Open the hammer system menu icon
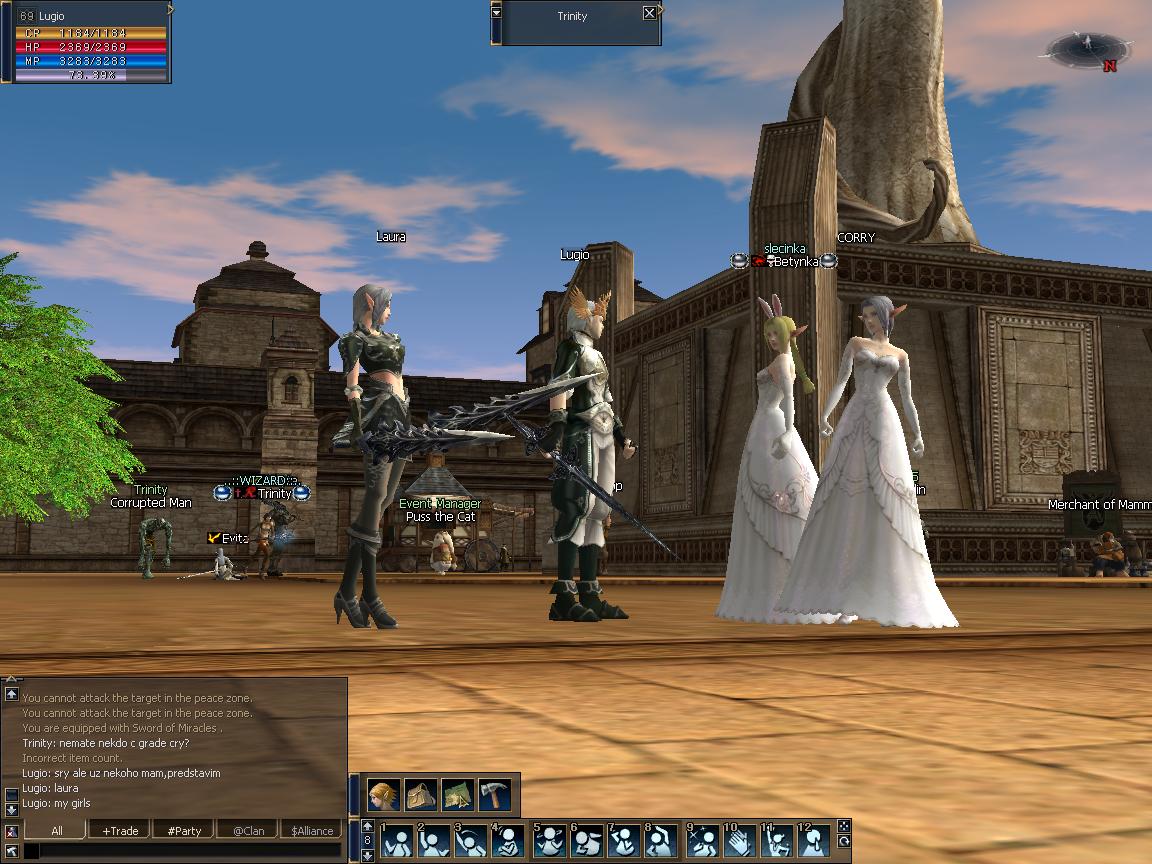This screenshot has width=1152, height=864. click(495, 795)
